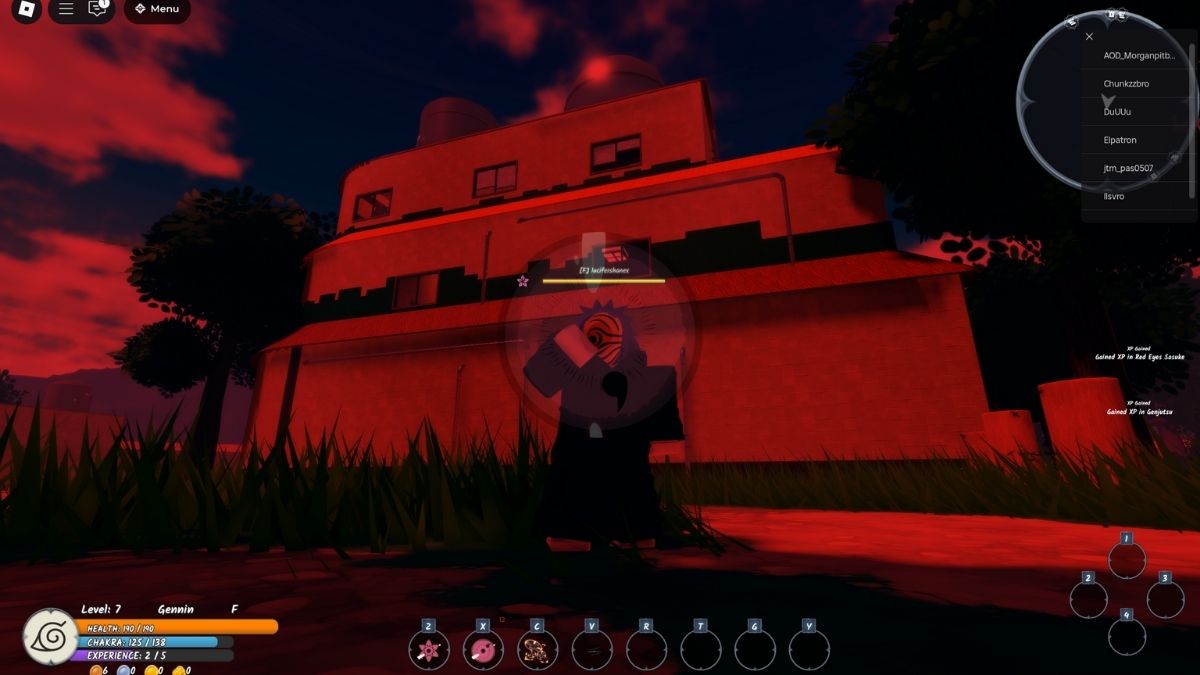Select player DuUUu in the list
Image resolution: width=1200 pixels, height=675 pixels.
[x=1117, y=112]
